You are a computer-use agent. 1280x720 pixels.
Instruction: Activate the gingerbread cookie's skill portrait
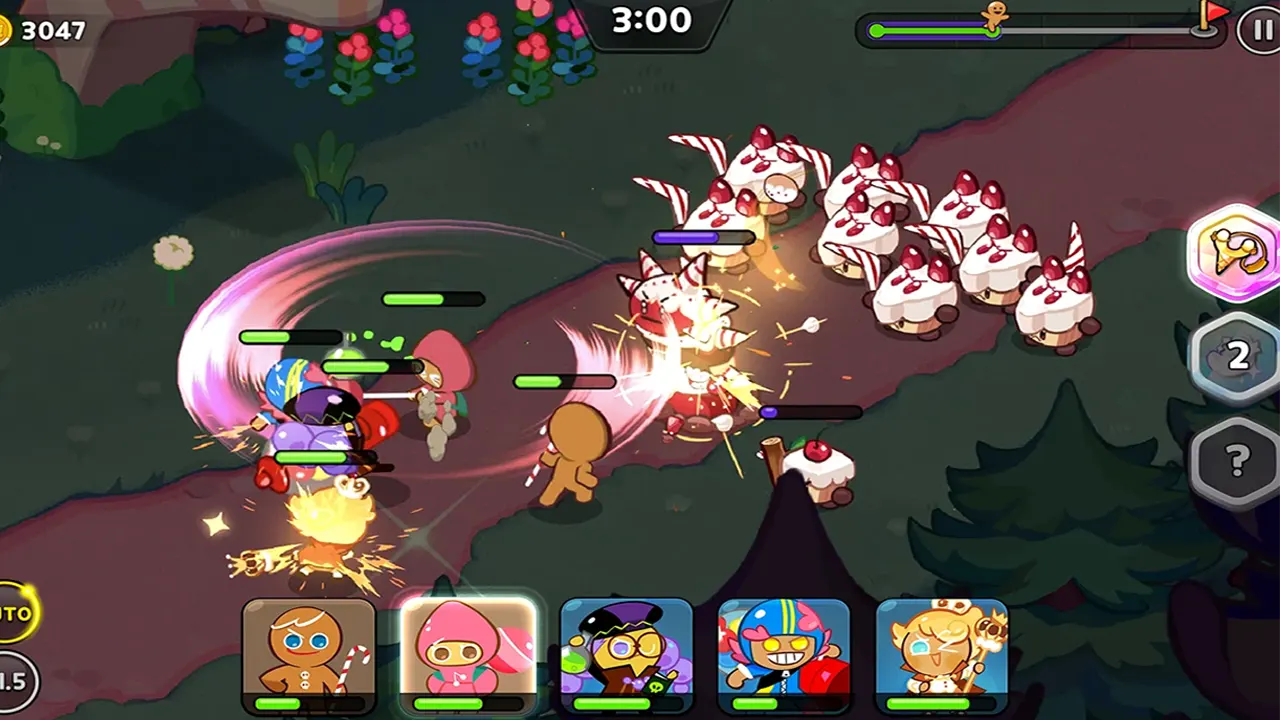pos(309,650)
